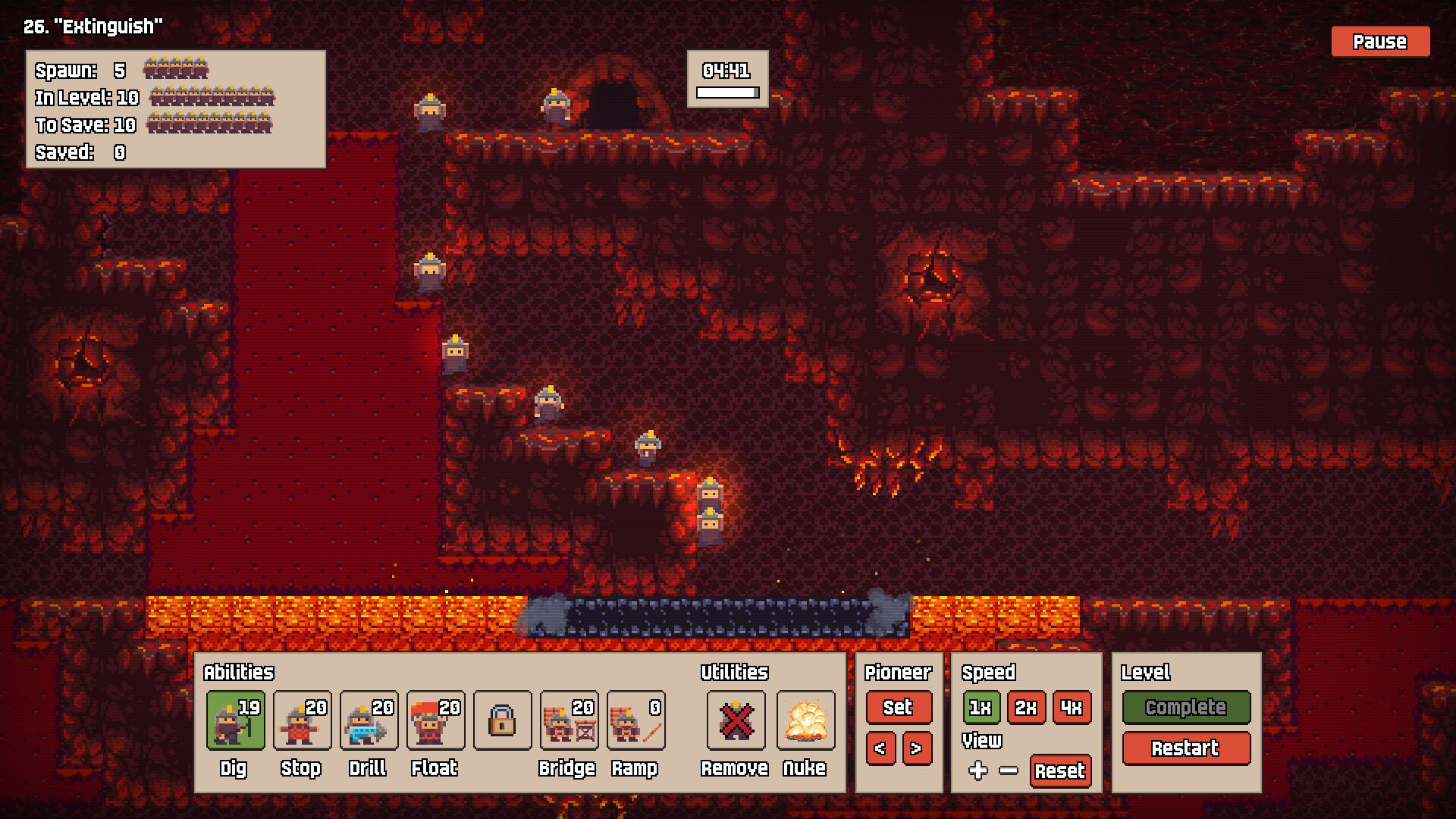Select the Bridge ability
This screenshot has width=1456, height=819.
569,720
